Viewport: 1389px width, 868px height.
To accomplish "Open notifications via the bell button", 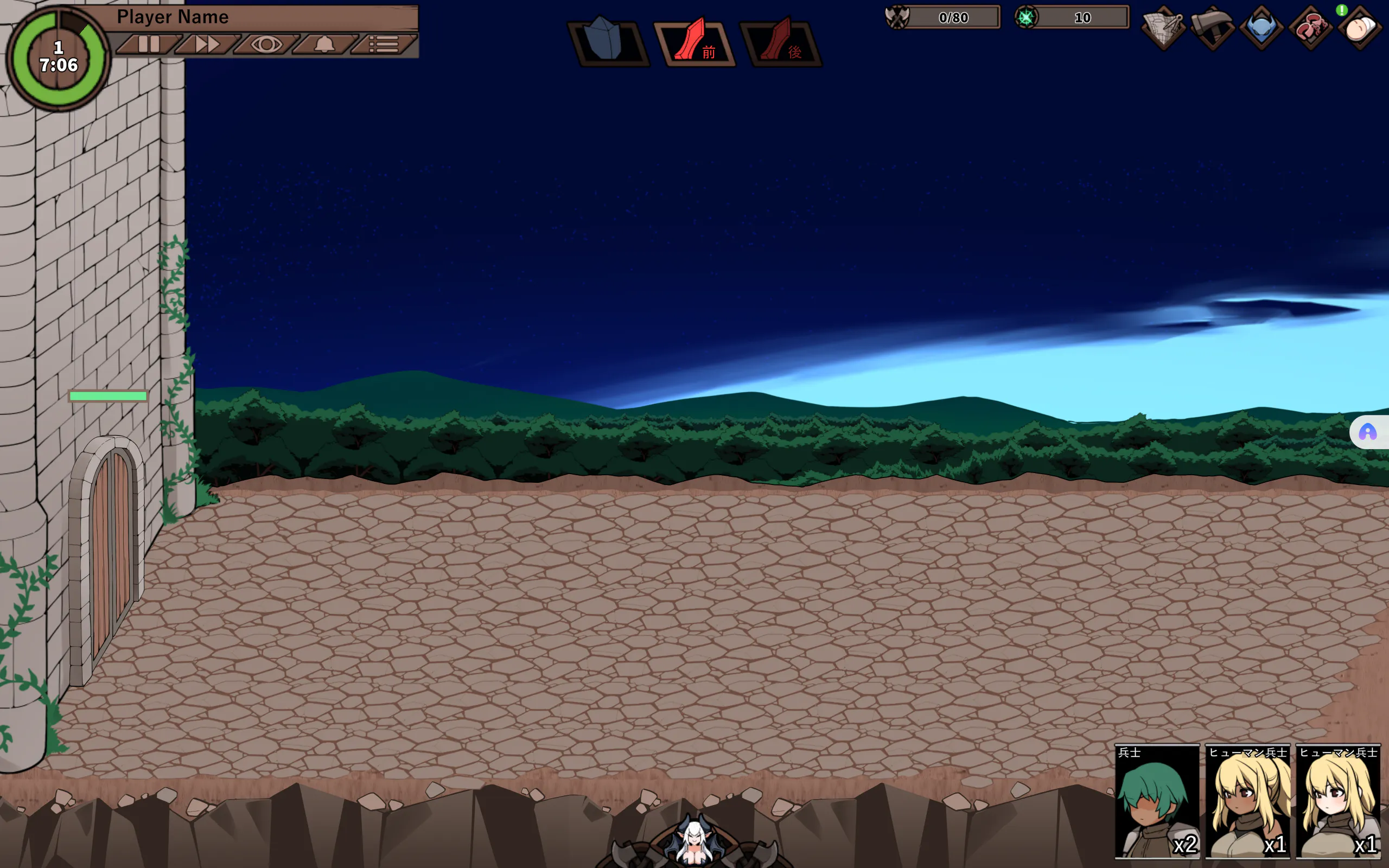I will point(325,44).
